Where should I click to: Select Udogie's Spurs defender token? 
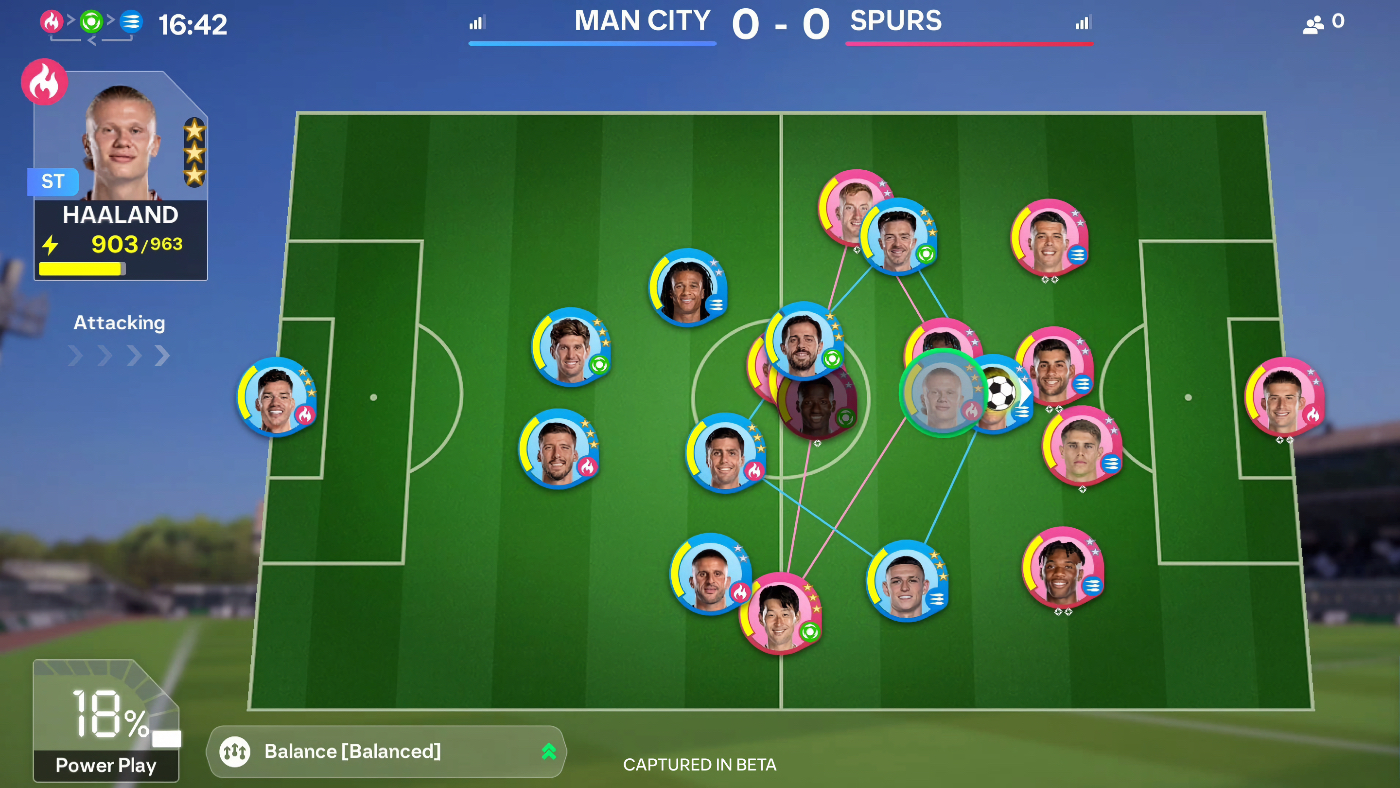pos(1061,566)
